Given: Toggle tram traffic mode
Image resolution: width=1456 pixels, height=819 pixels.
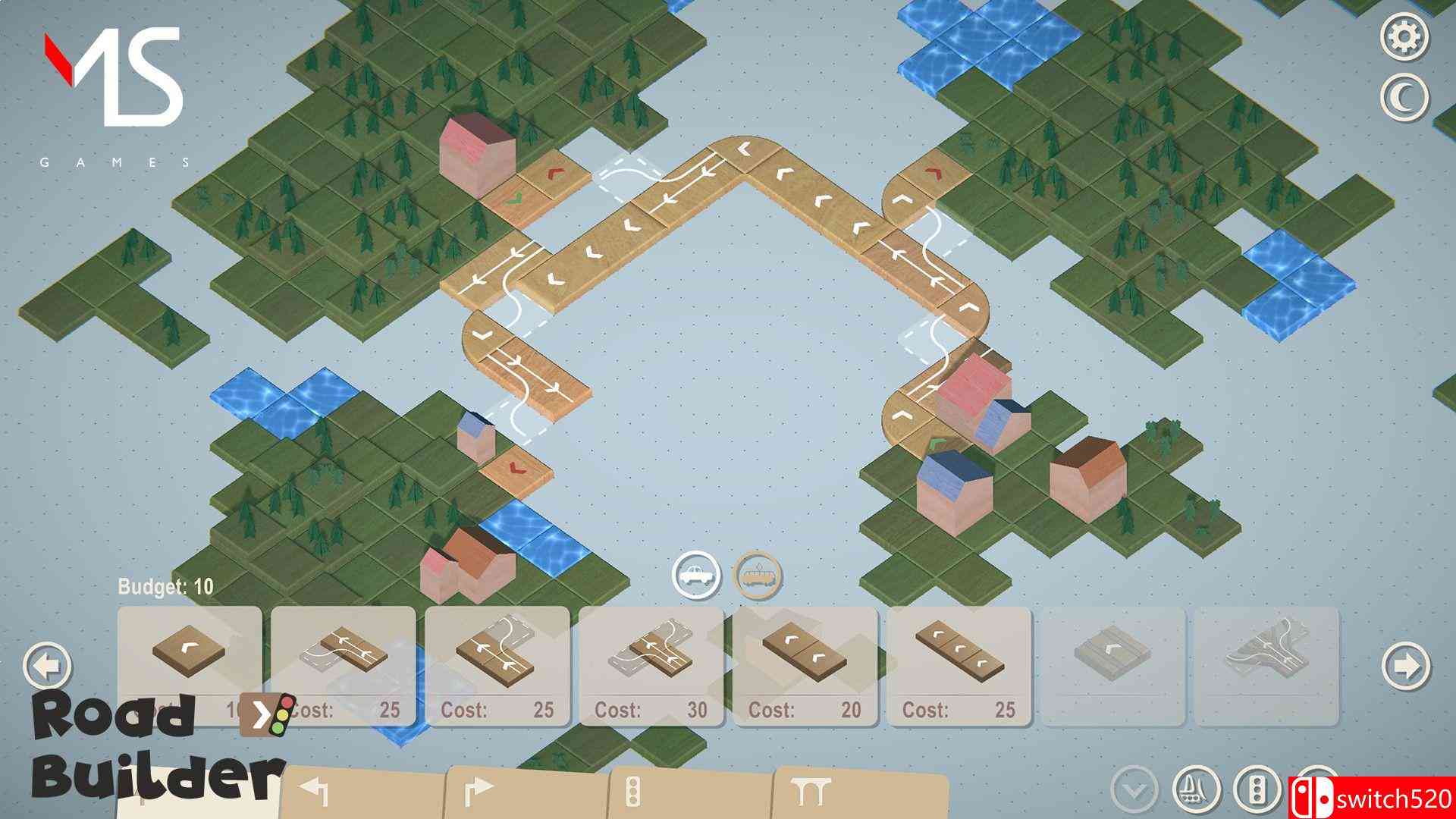Looking at the screenshot, I should [x=757, y=576].
